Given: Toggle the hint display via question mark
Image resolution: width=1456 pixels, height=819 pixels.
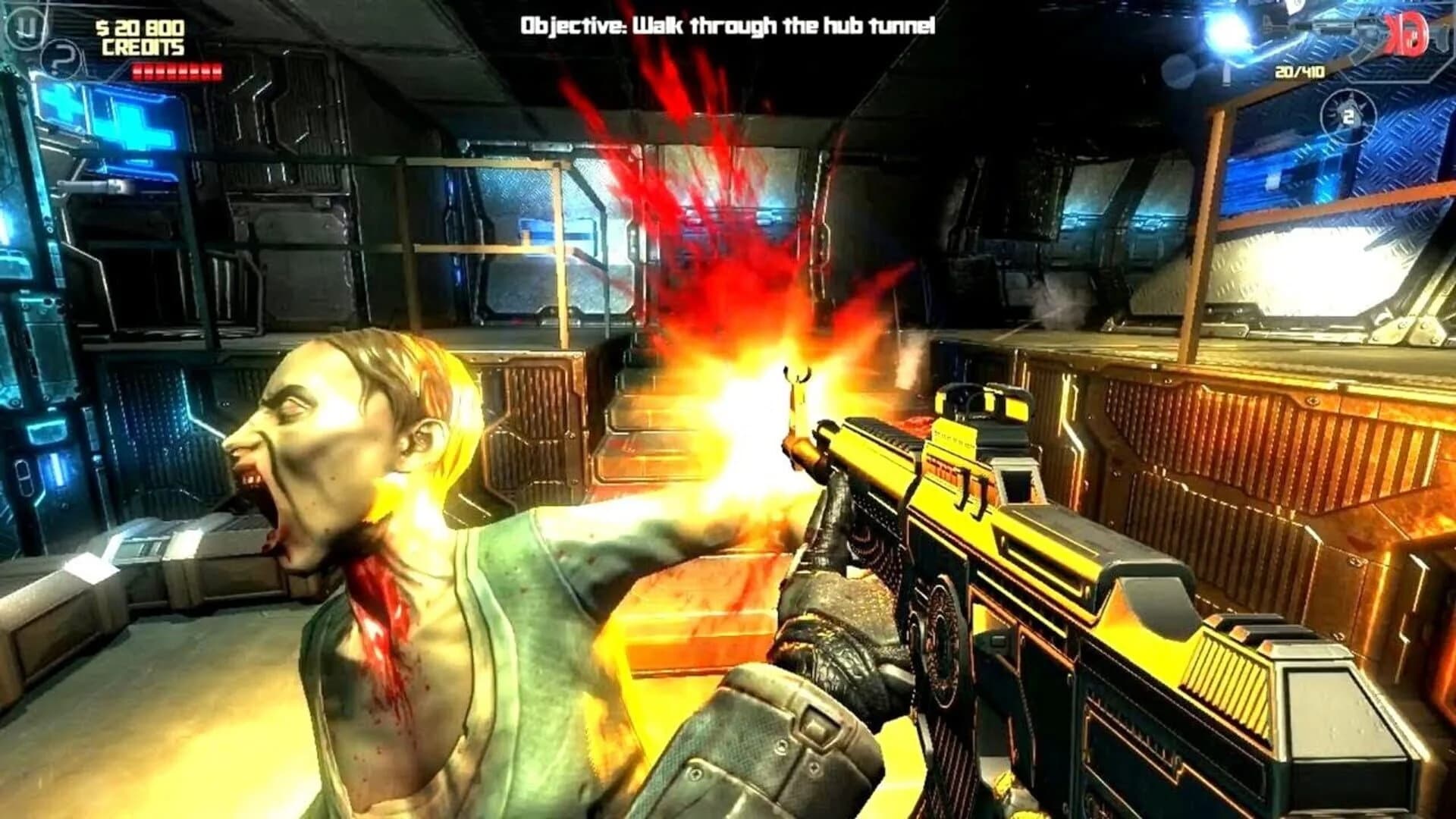Looking at the screenshot, I should (61, 58).
